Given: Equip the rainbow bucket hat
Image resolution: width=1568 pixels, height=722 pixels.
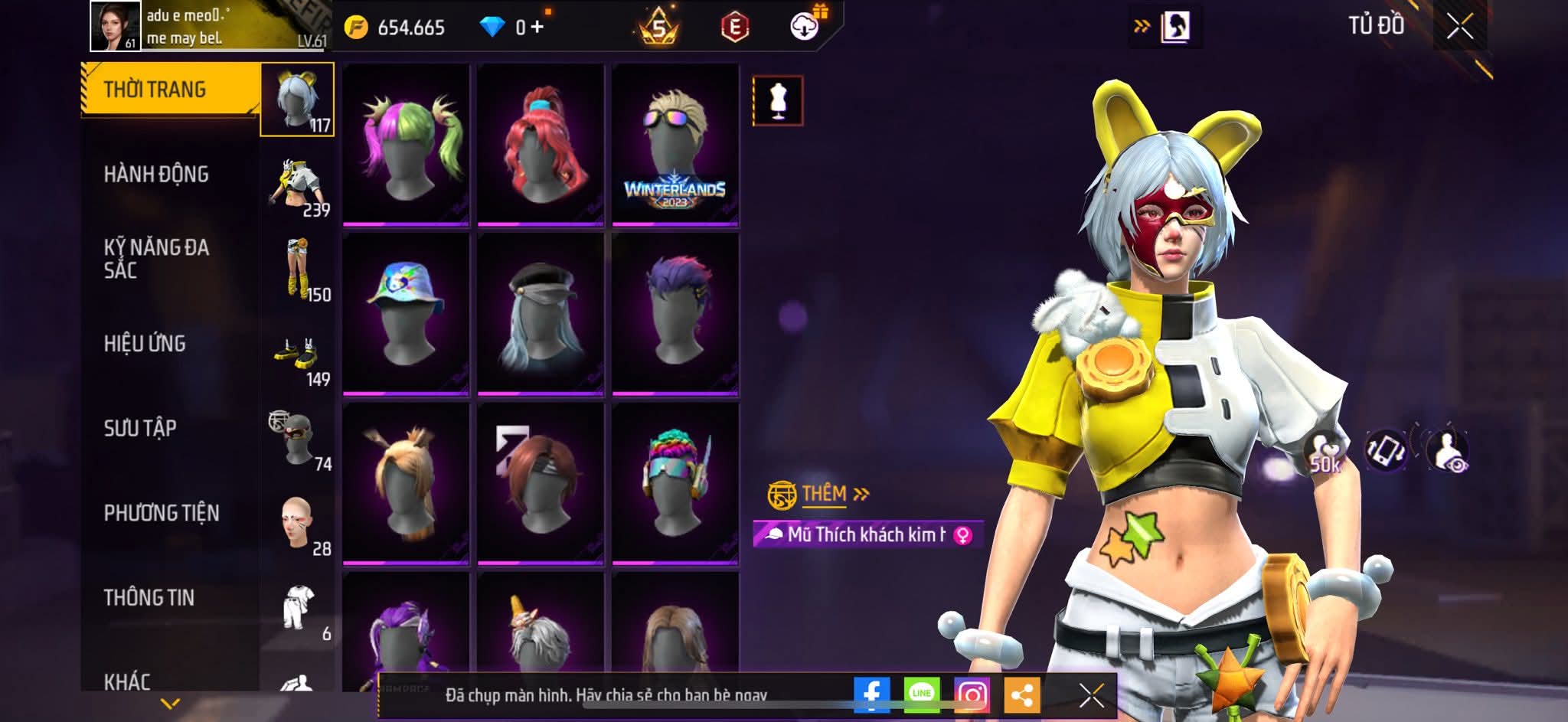Looking at the screenshot, I should (x=406, y=314).
